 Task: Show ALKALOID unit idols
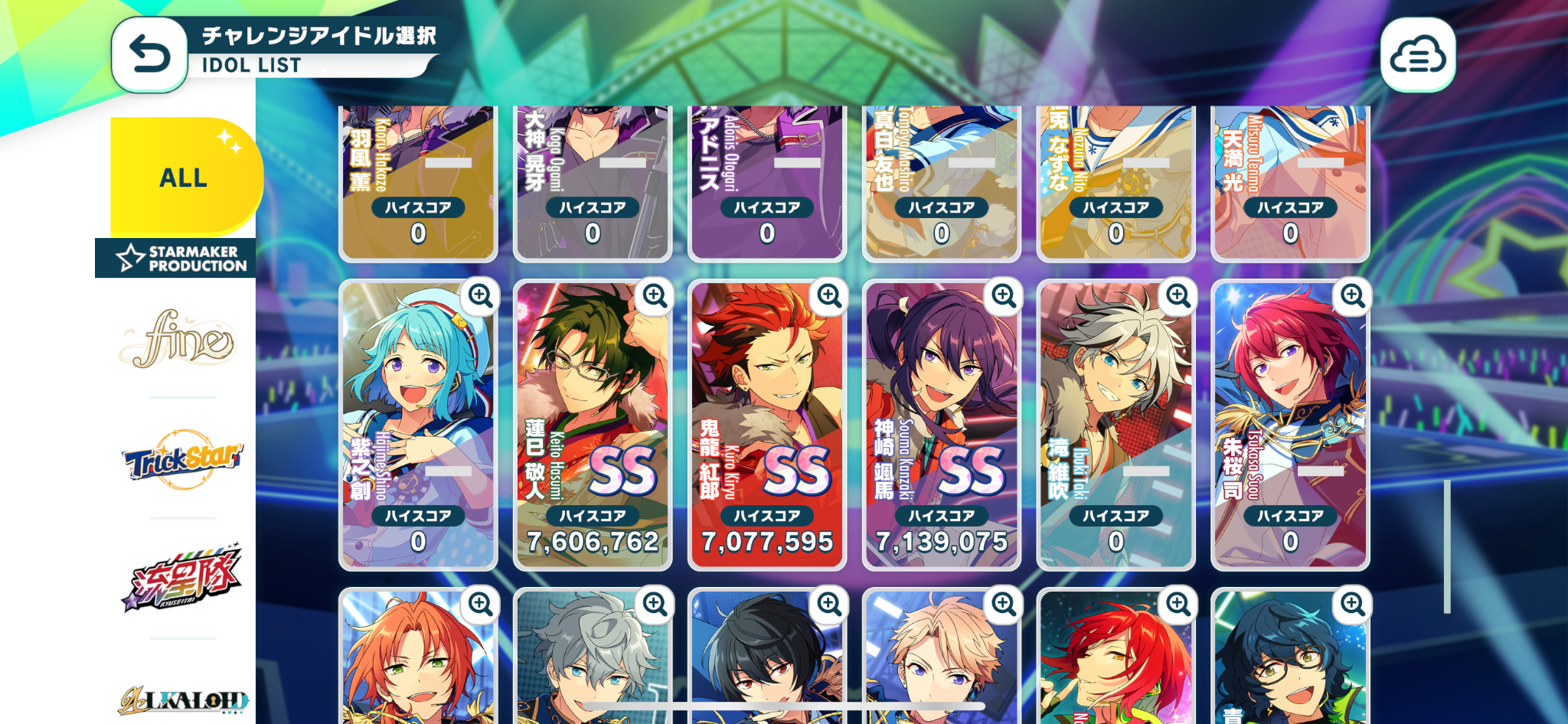point(182,699)
